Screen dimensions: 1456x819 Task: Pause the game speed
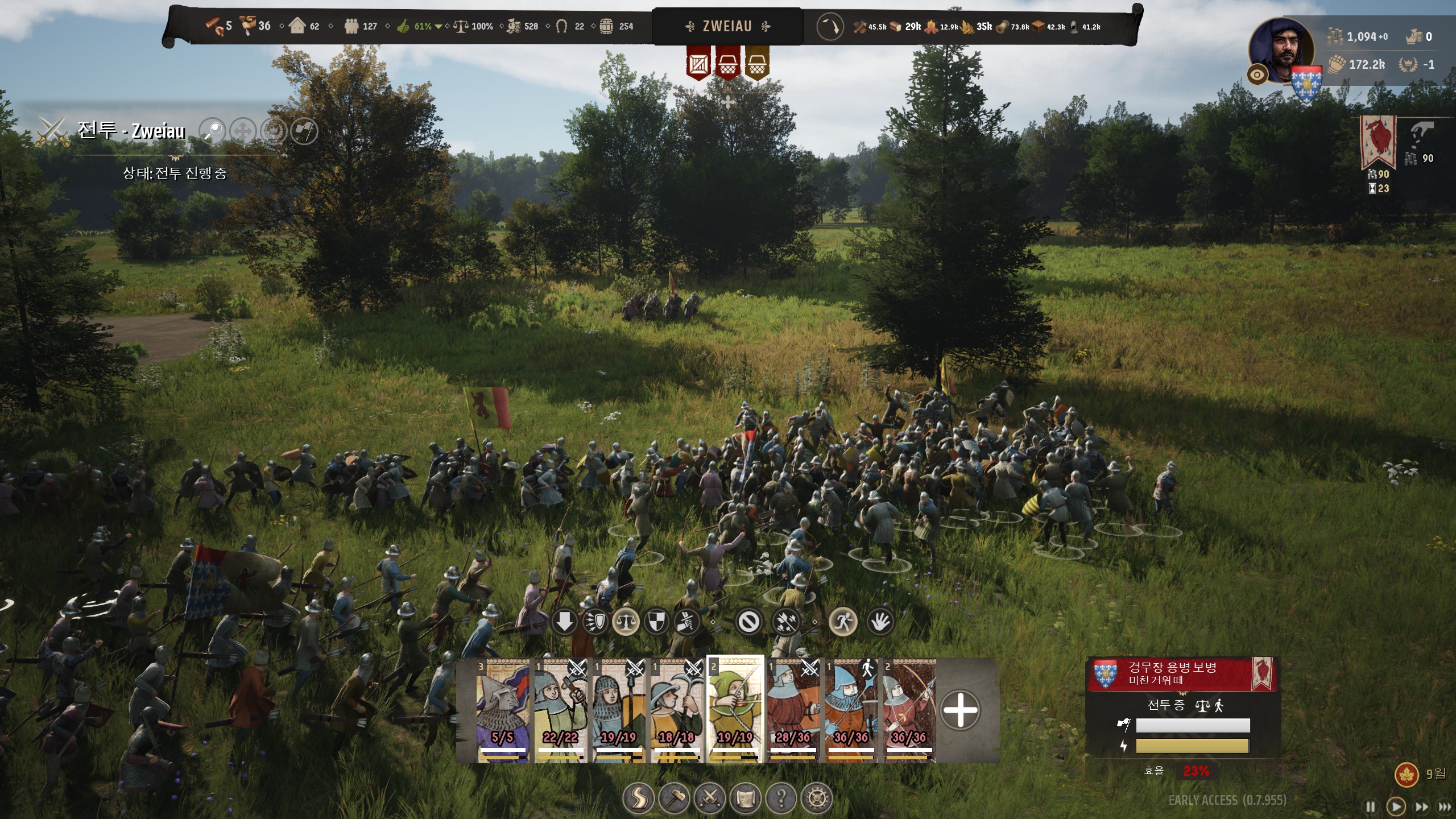1371,807
